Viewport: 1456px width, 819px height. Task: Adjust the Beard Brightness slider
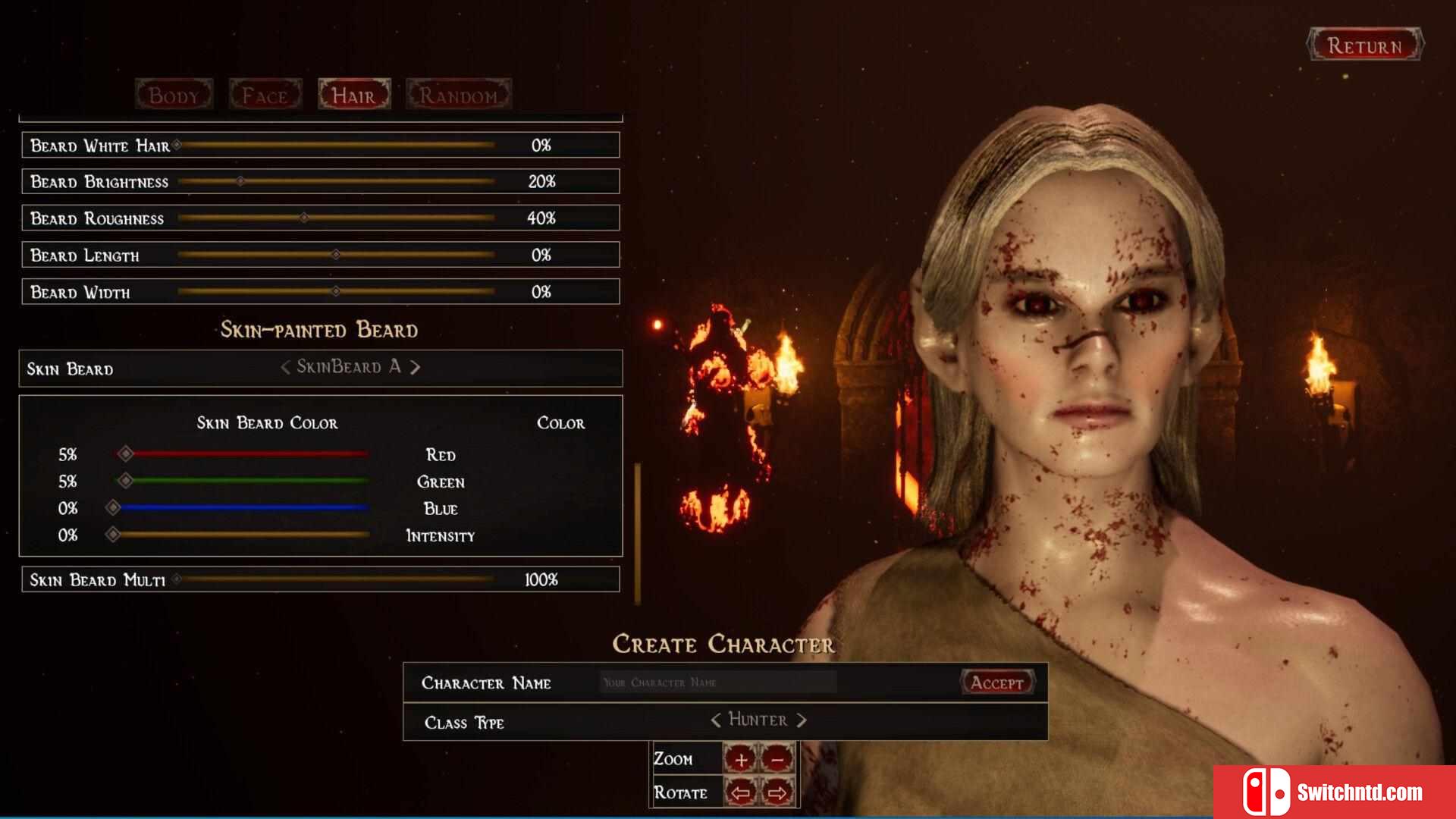[240, 181]
